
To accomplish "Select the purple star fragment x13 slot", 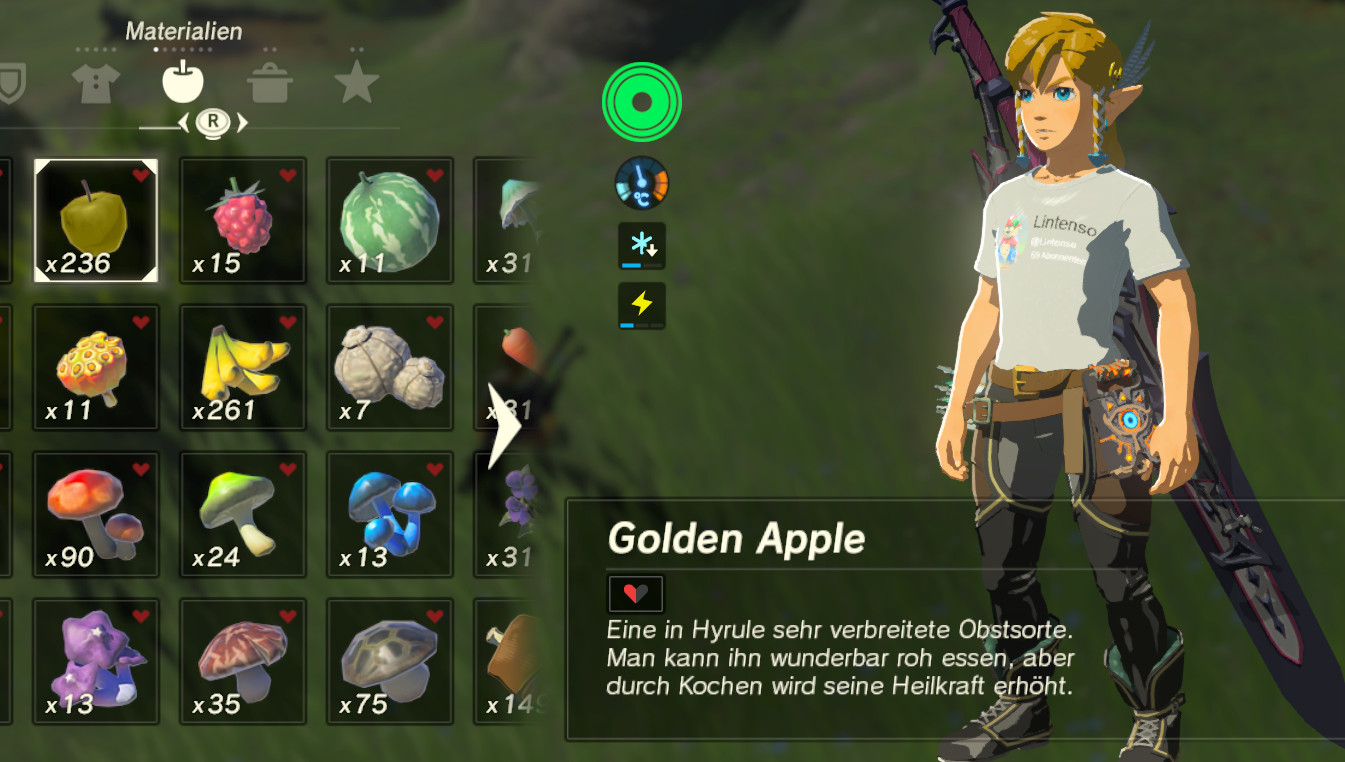I will coord(95,659).
